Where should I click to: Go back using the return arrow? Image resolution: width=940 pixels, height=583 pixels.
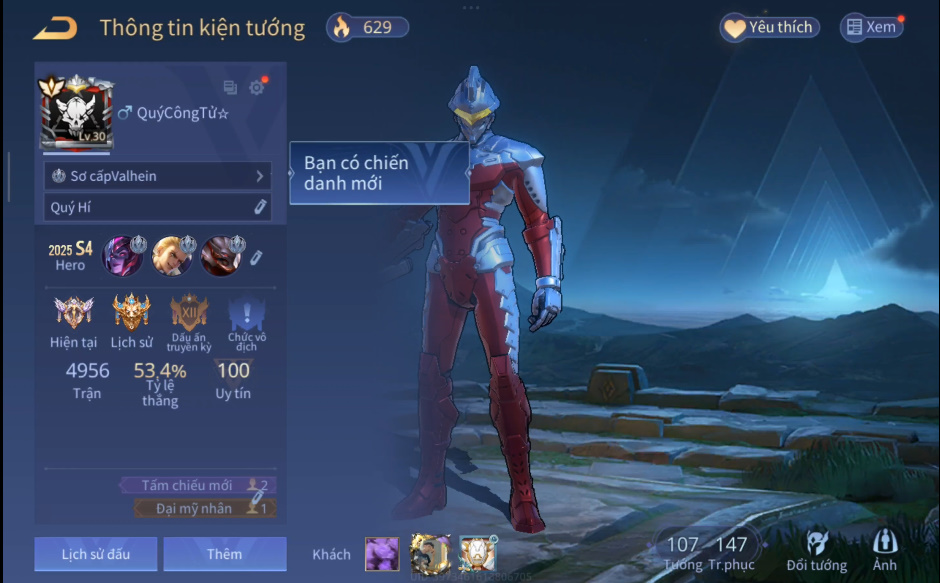point(55,28)
